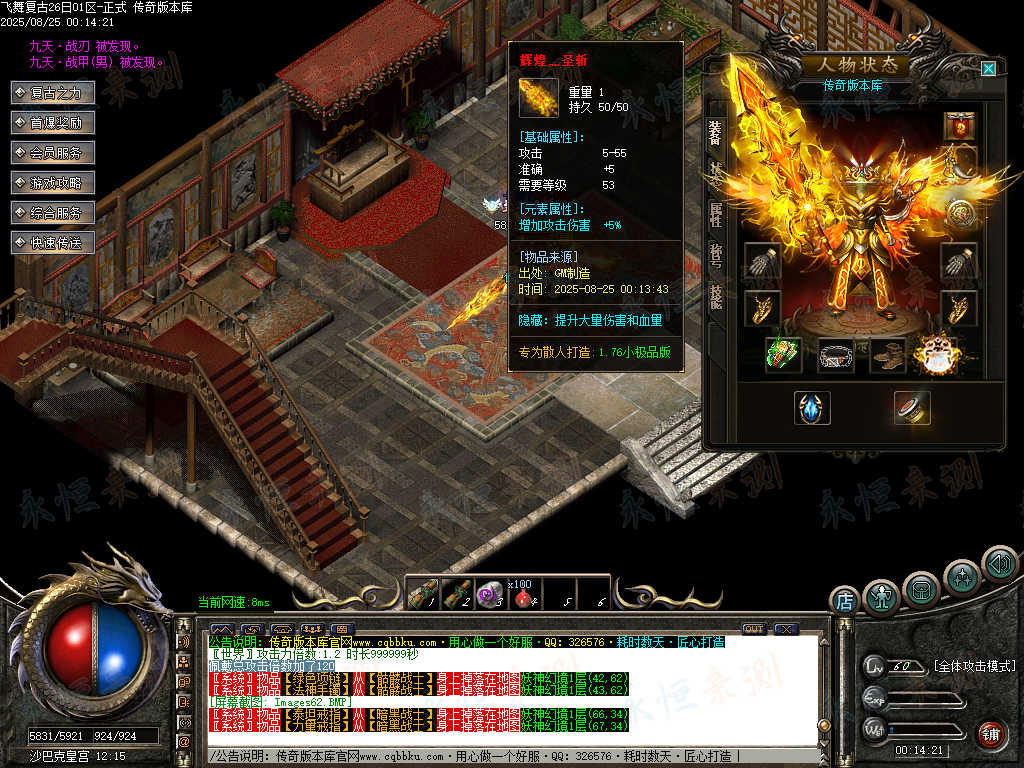Open the 首爆奖励 rewards button
1024x768 pixels.
pyautogui.click(x=54, y=123)
